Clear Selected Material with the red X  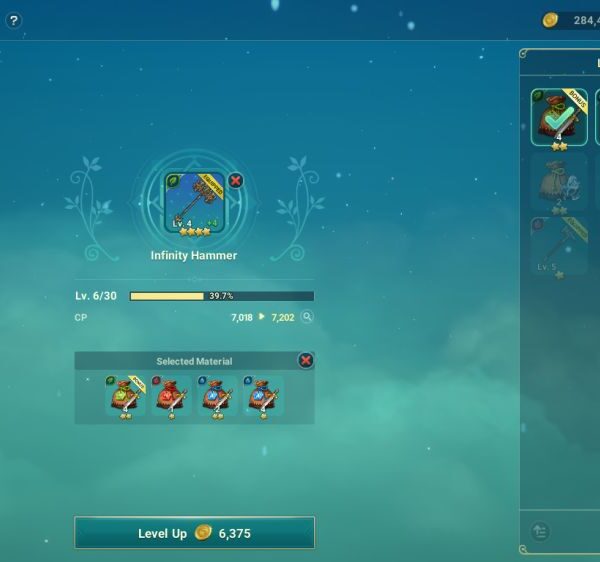(x=306, y=360)
